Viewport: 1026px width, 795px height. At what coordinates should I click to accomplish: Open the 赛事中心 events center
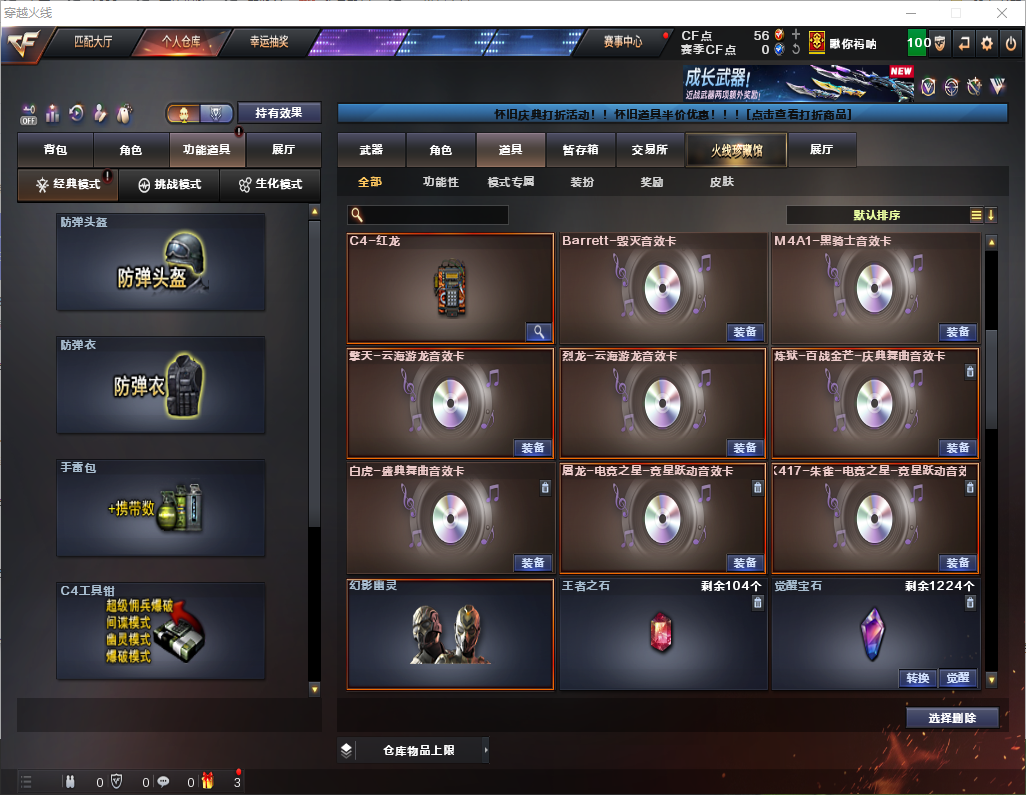(x=622, y=42)
